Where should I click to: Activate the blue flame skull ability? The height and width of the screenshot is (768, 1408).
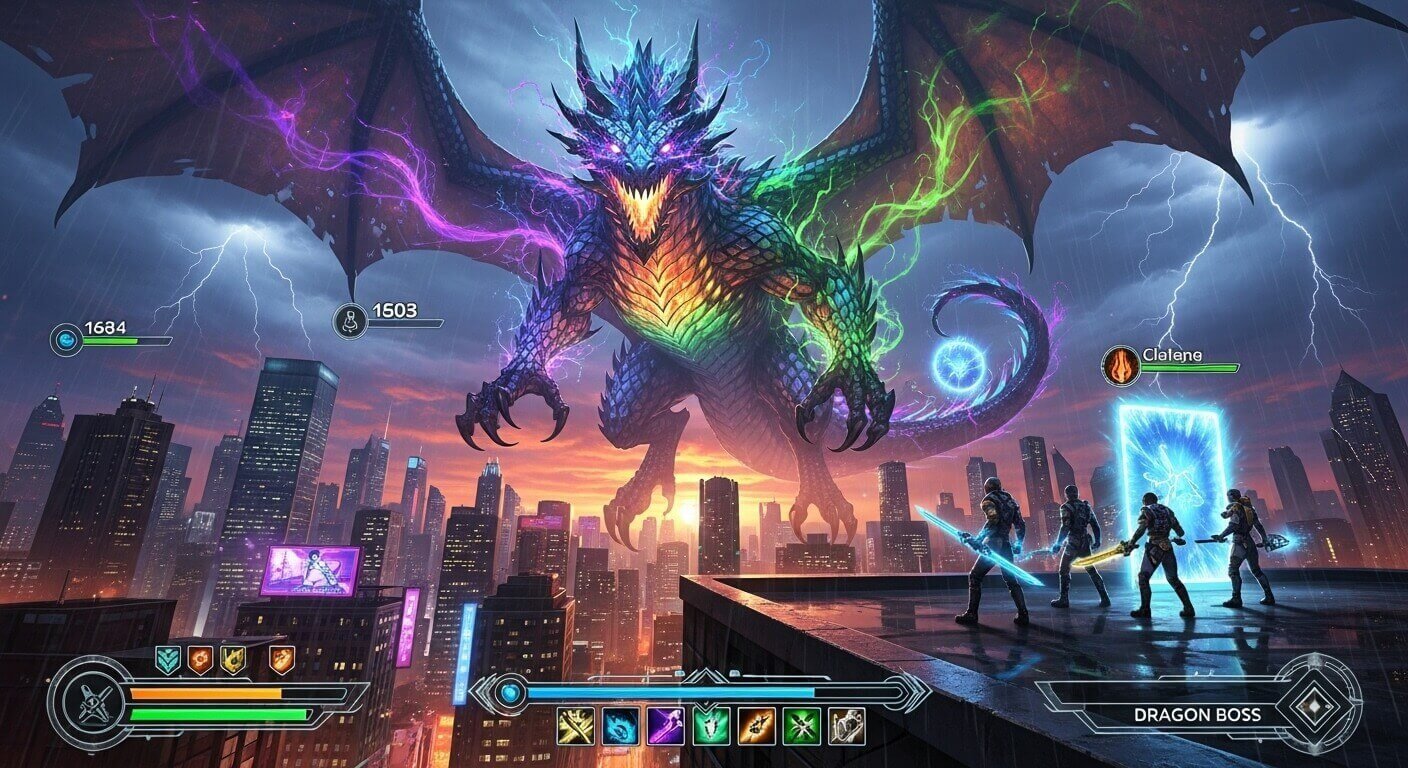tap(618, 726)
